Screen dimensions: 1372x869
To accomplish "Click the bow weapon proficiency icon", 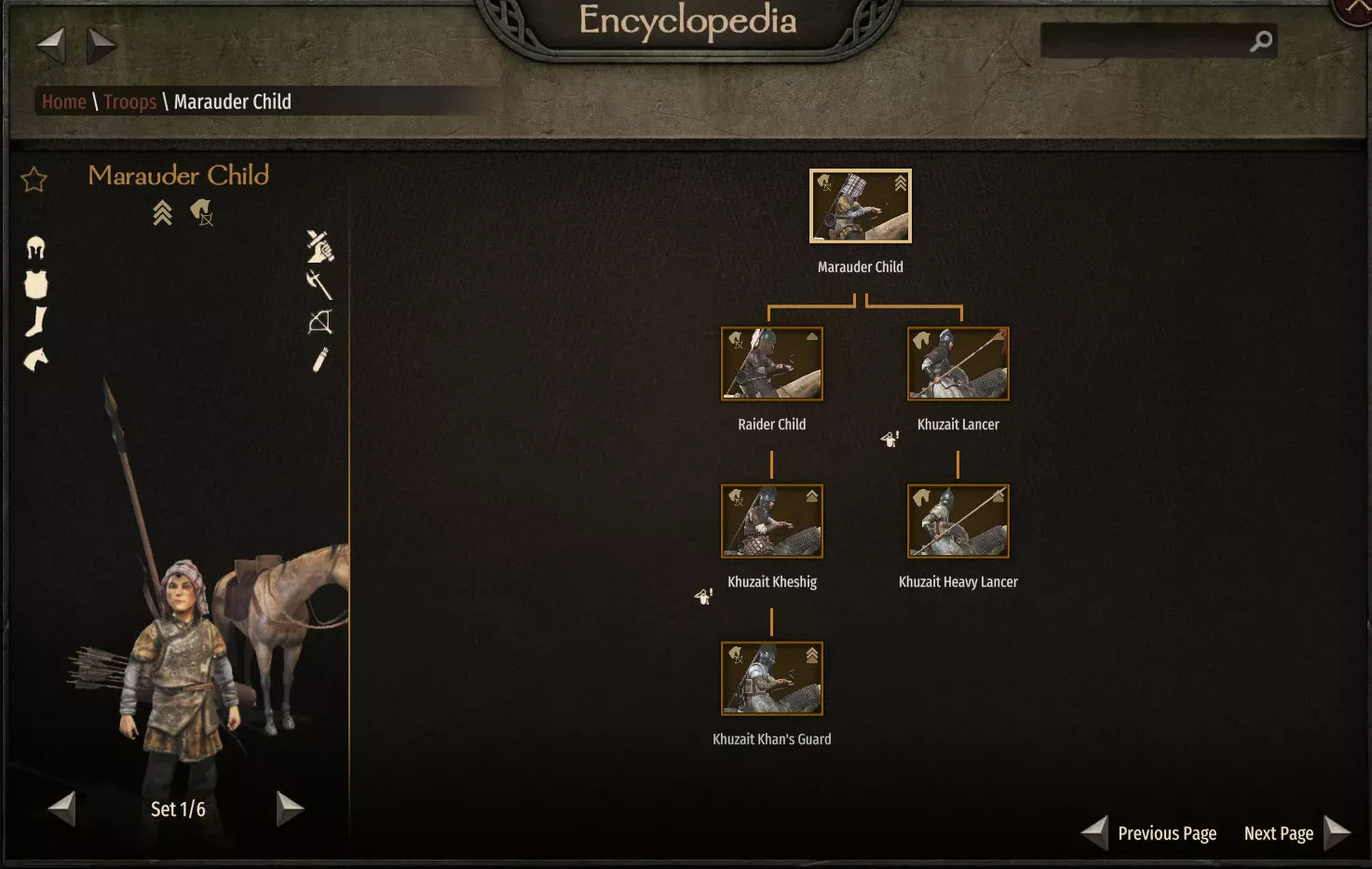I will pyautogui.click(x=319, y=323).
